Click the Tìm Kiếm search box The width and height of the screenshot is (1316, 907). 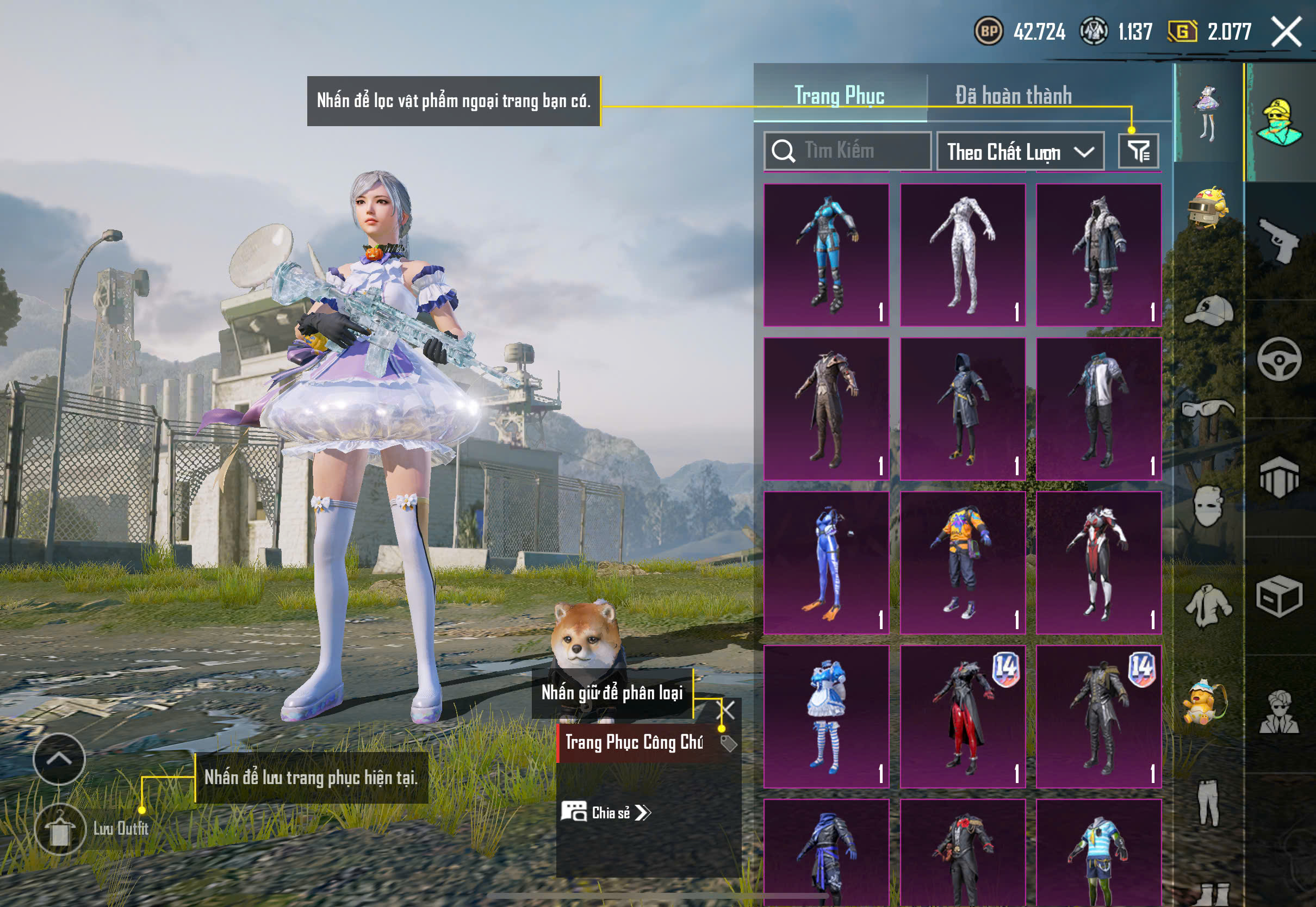click(x=847, y=151)
